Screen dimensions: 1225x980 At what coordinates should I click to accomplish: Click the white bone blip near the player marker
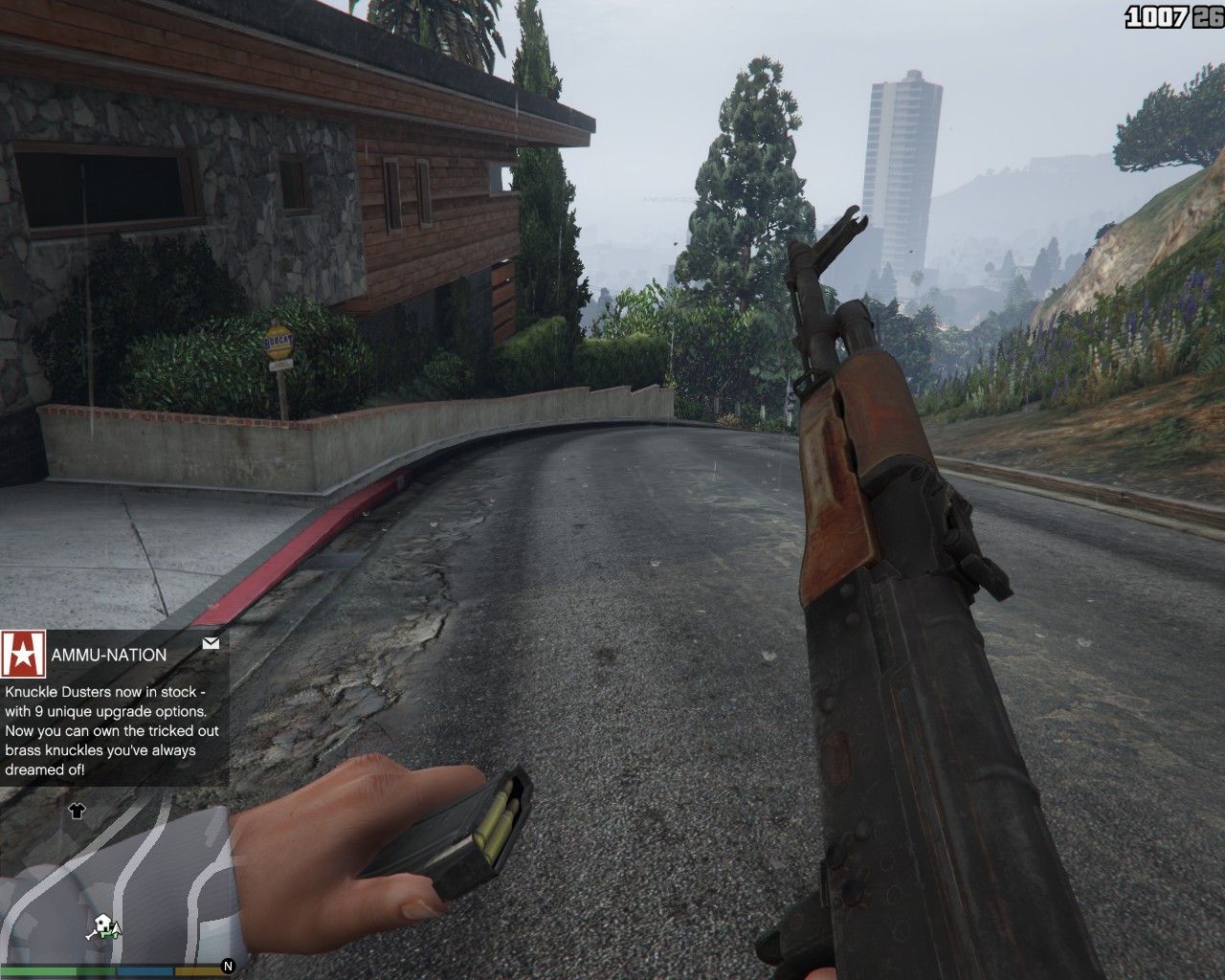(x=90, y=934)
